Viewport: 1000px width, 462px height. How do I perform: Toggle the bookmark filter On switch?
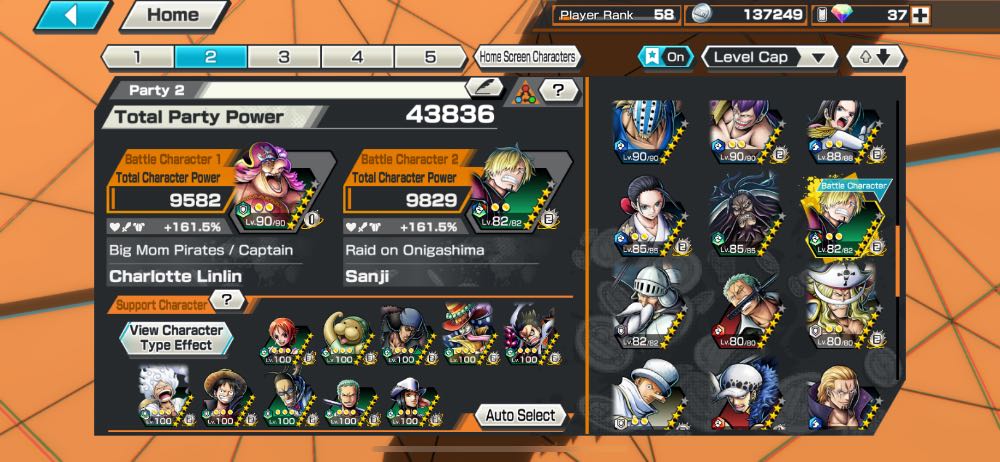point(667,57)
